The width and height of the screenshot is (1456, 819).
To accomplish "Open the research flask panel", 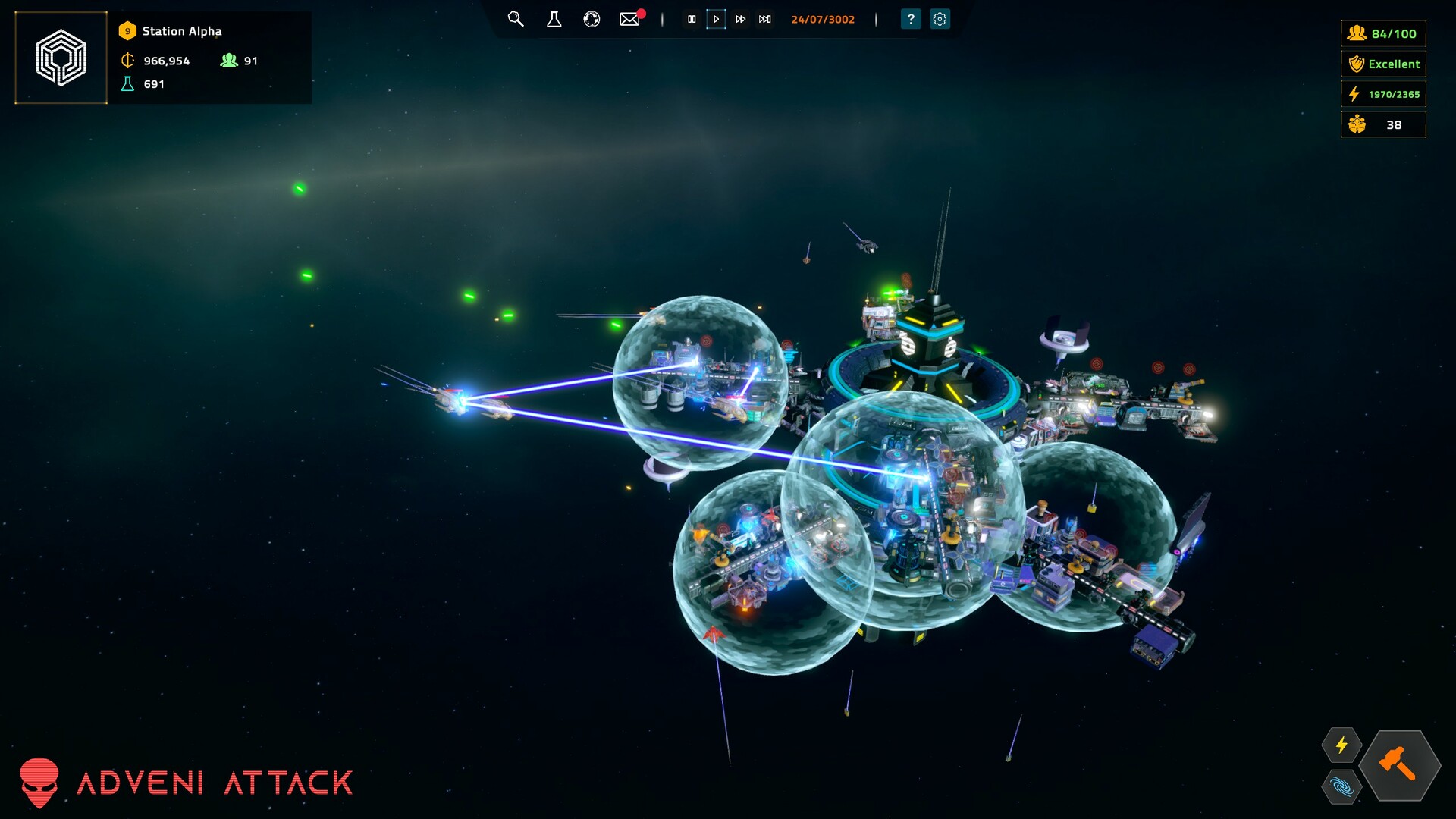I will (554, 19).
